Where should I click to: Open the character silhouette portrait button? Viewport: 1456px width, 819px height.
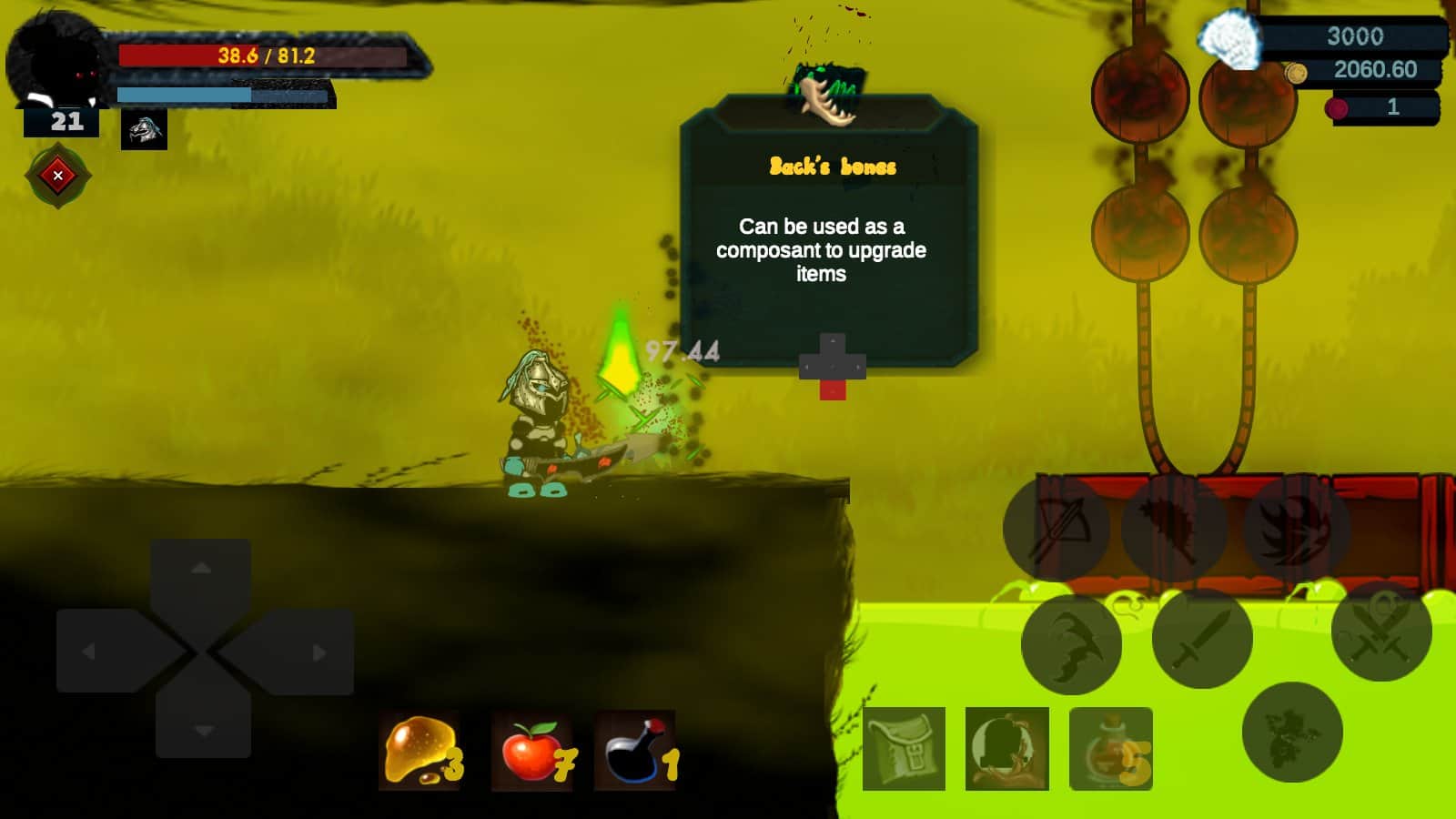coord(1006,749)
